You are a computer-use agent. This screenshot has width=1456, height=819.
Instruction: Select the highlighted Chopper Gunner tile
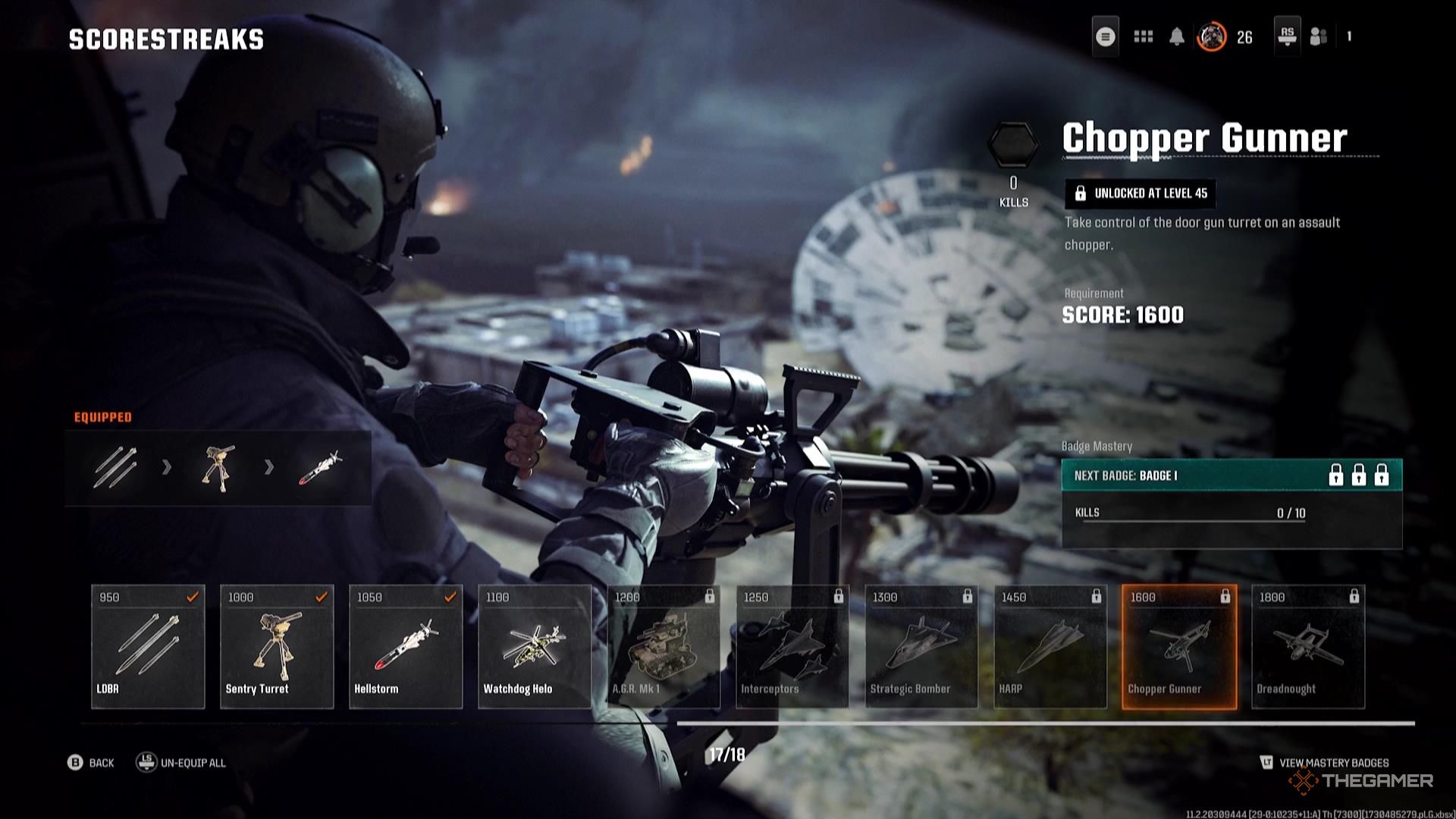(1179, 646)
